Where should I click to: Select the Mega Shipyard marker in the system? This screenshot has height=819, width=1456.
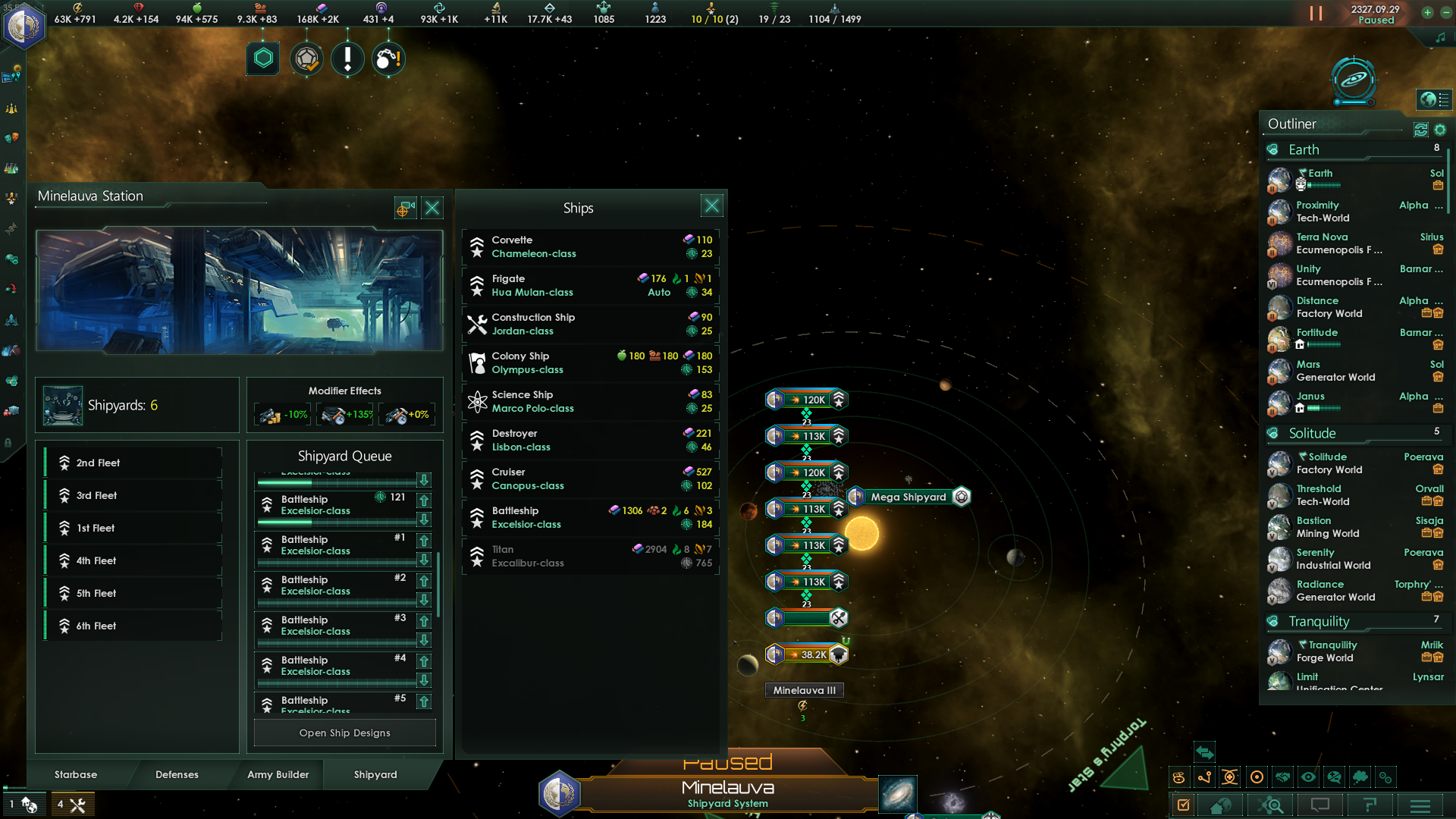[908, 497]
